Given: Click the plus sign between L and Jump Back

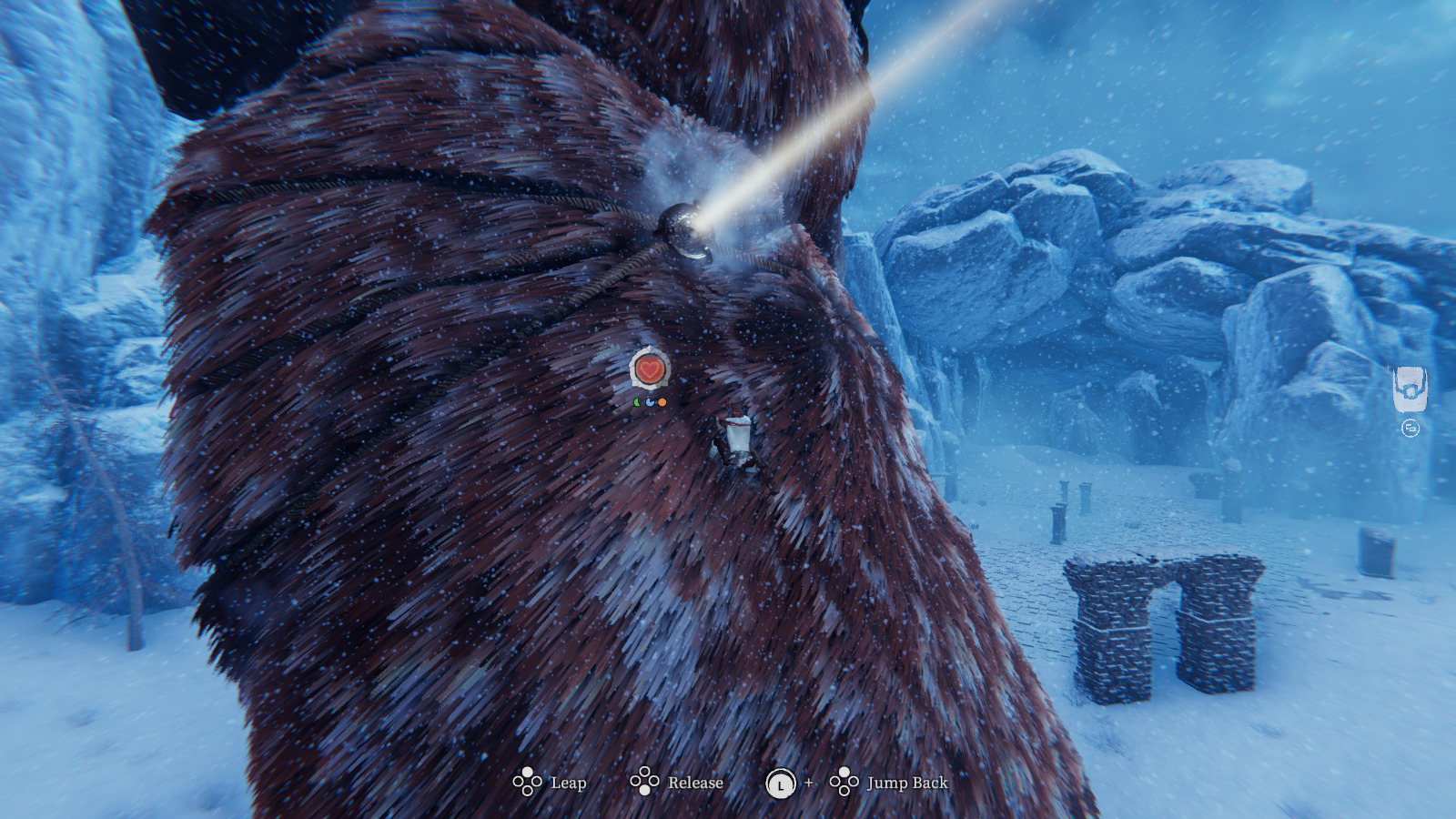Looking at the screenshot, I should click(806, 783).
